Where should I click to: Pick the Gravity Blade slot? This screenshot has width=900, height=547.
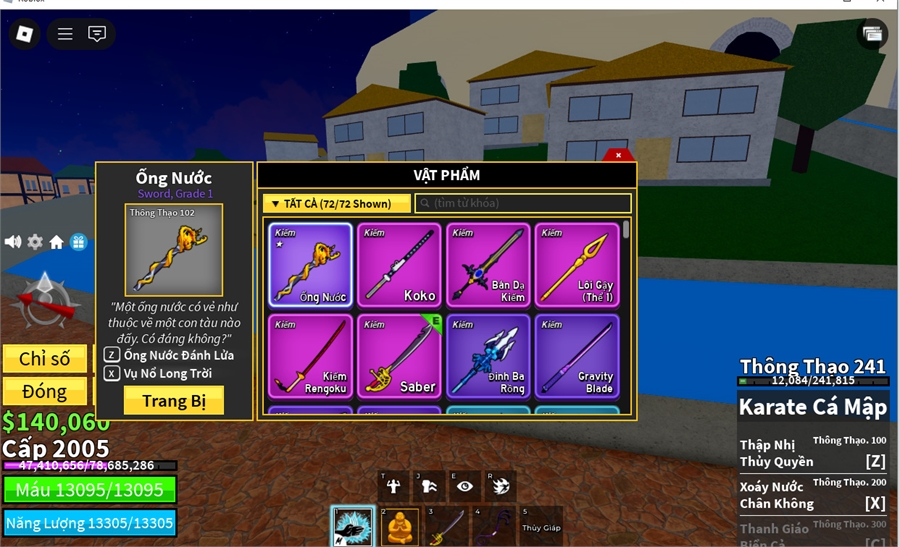577,356
